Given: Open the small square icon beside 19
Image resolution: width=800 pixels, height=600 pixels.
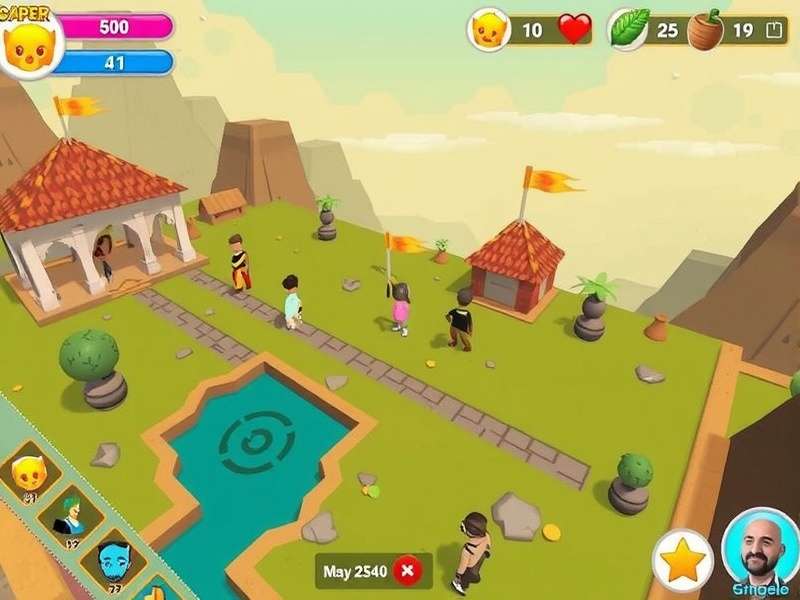Looking at the screenshot, I should (772, 30).
